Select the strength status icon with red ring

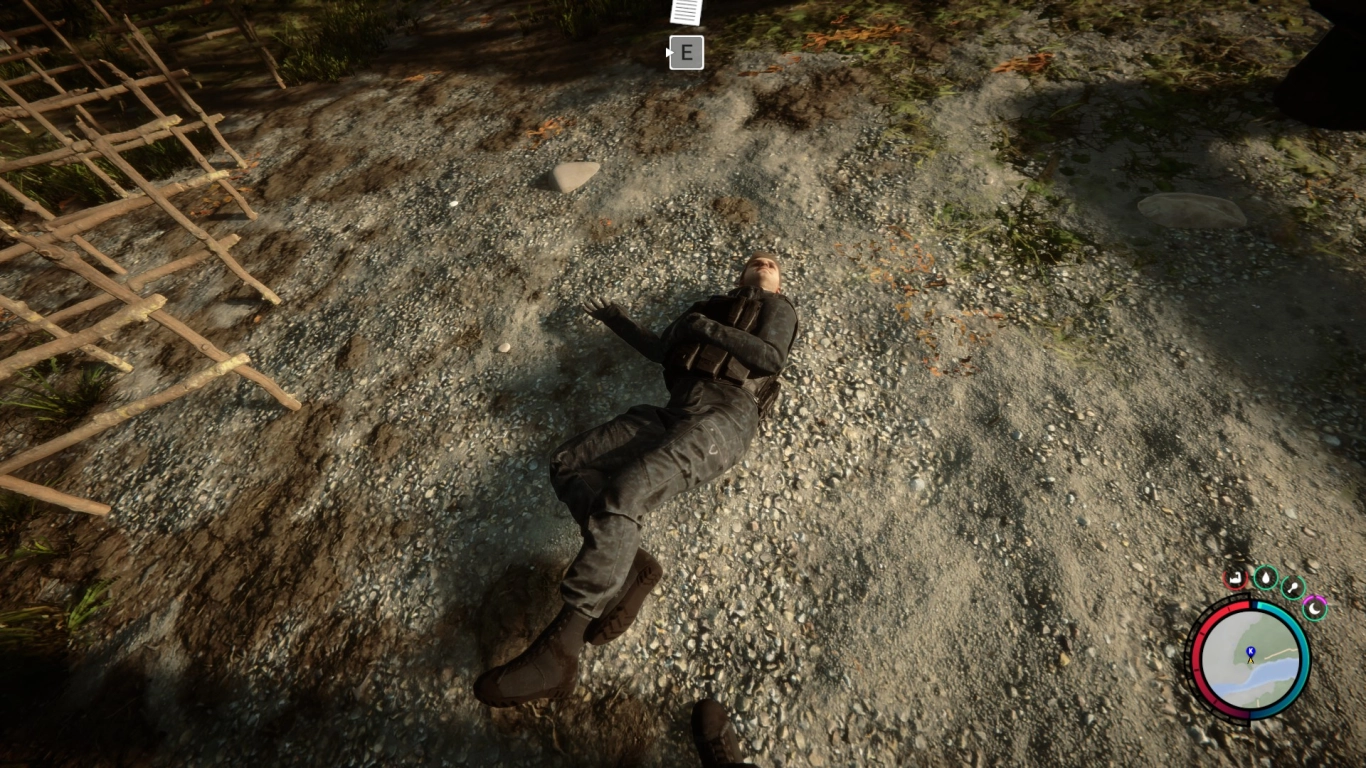tap(1234, 577)
